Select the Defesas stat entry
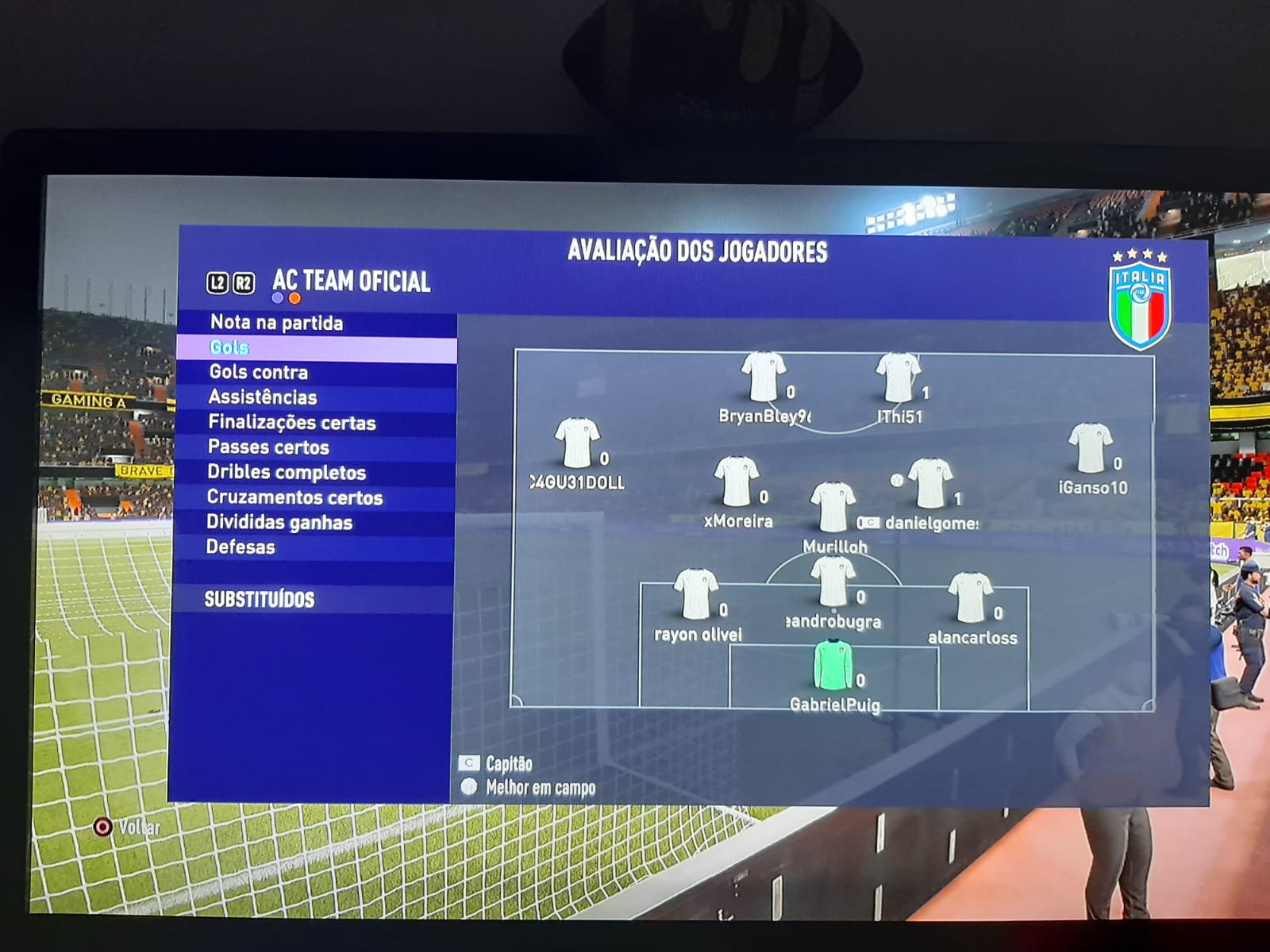Viewport: 1270px width, 952px height. (x=241, y=547)
